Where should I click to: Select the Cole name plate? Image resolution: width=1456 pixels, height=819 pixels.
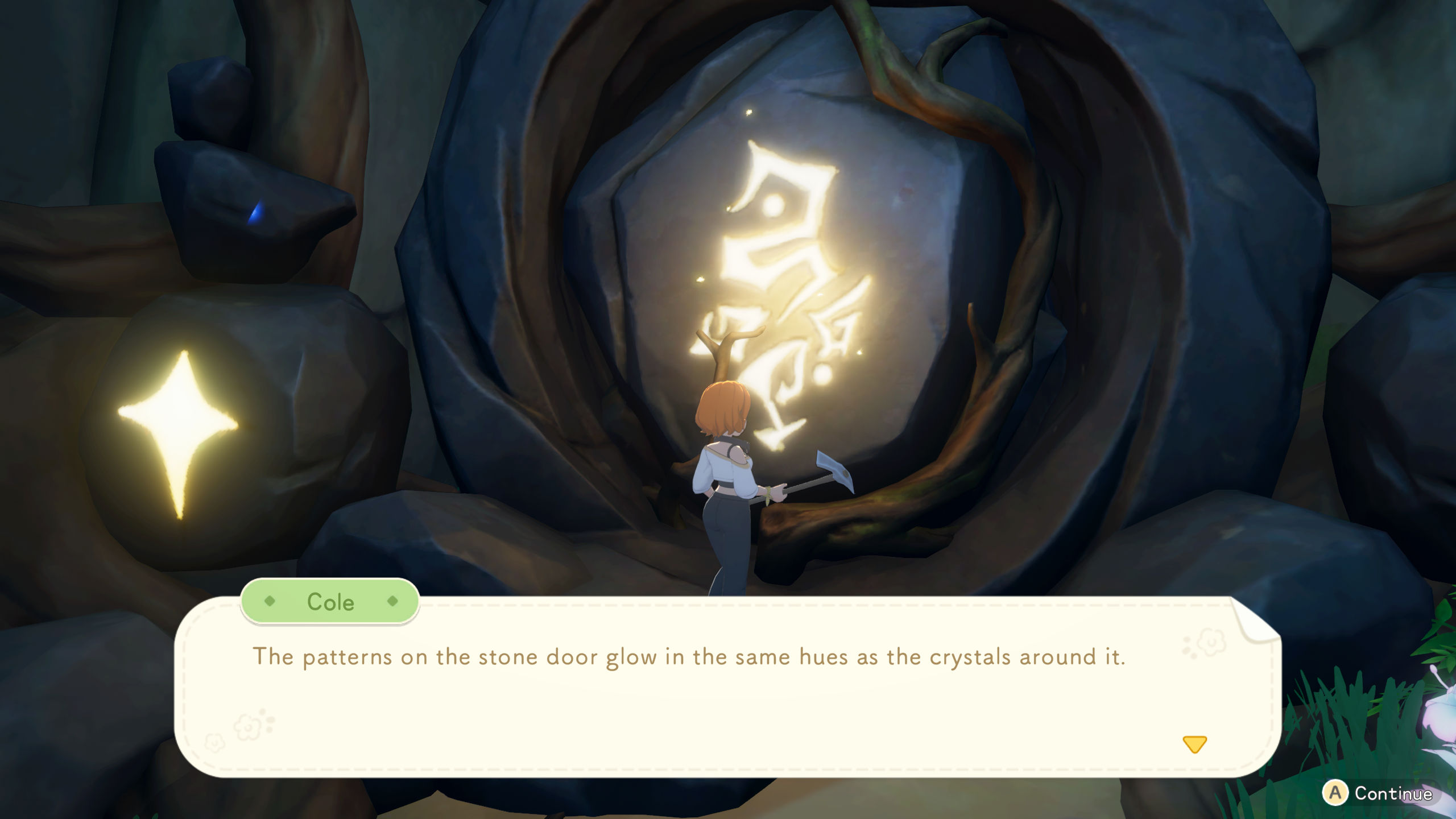click(x=330, y=601)
